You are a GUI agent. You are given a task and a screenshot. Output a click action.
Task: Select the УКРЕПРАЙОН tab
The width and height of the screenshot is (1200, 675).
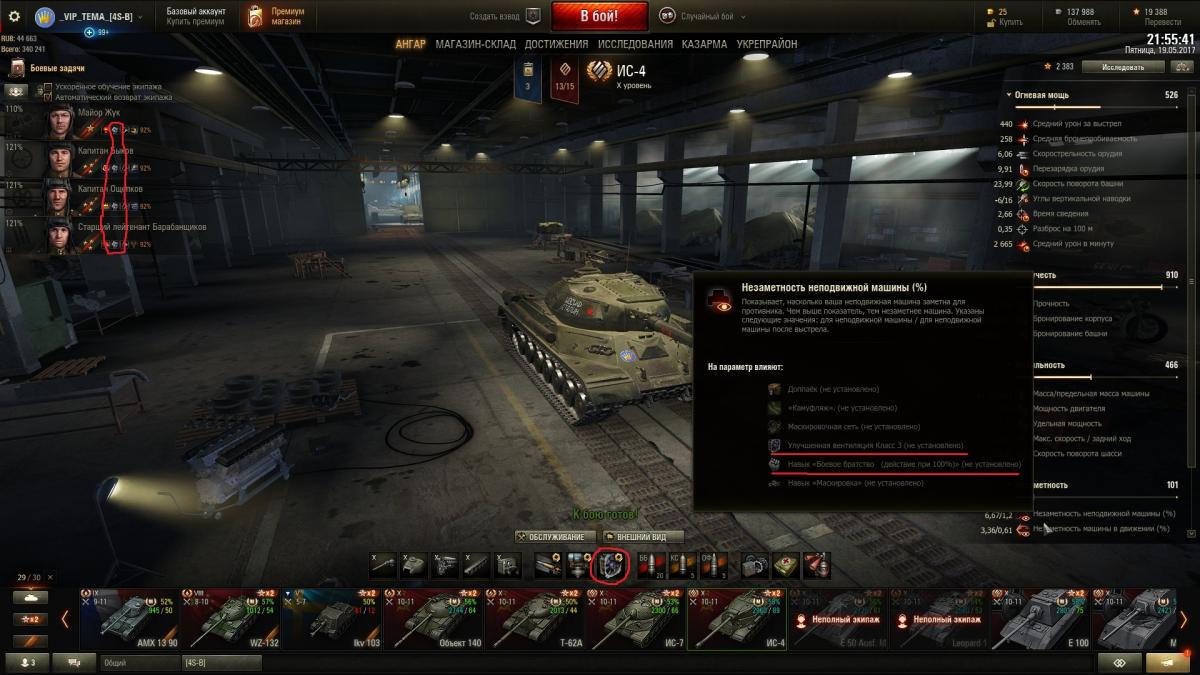(x=767, y=44)
